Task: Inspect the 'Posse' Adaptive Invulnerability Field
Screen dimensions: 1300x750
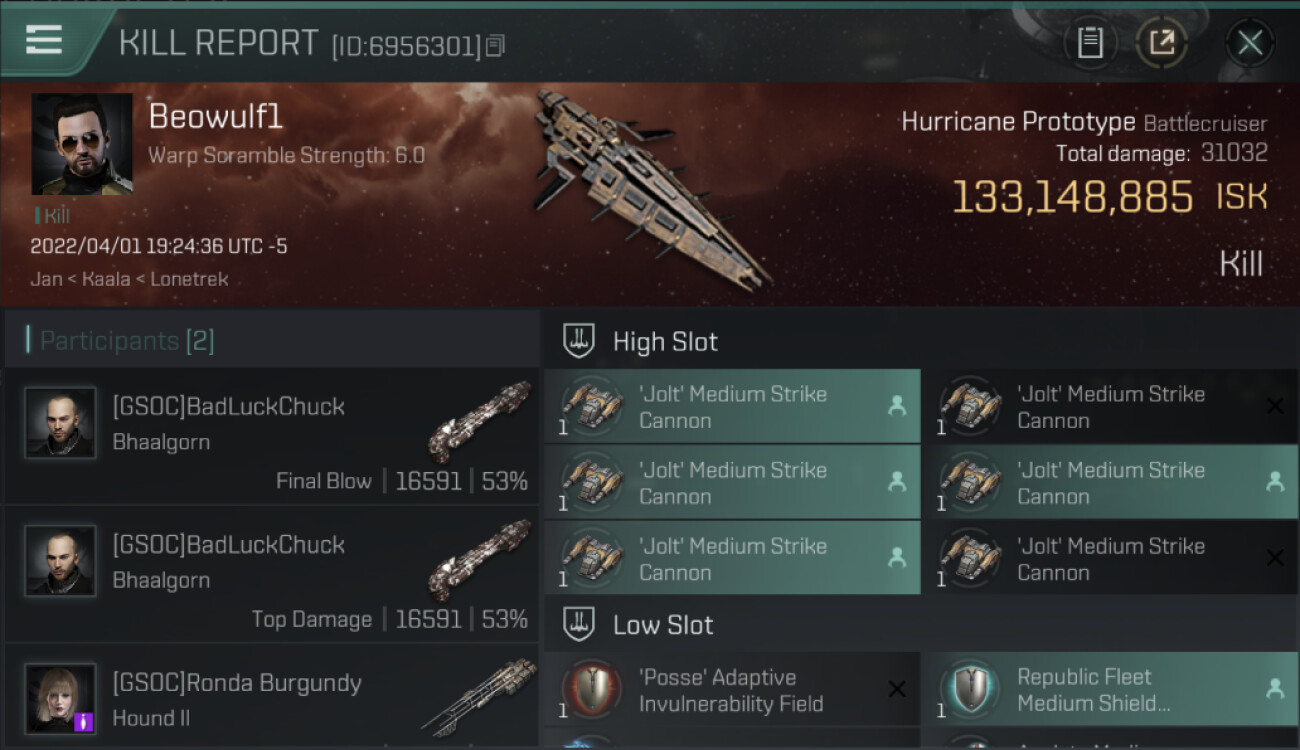Action: tap(732, 690)
